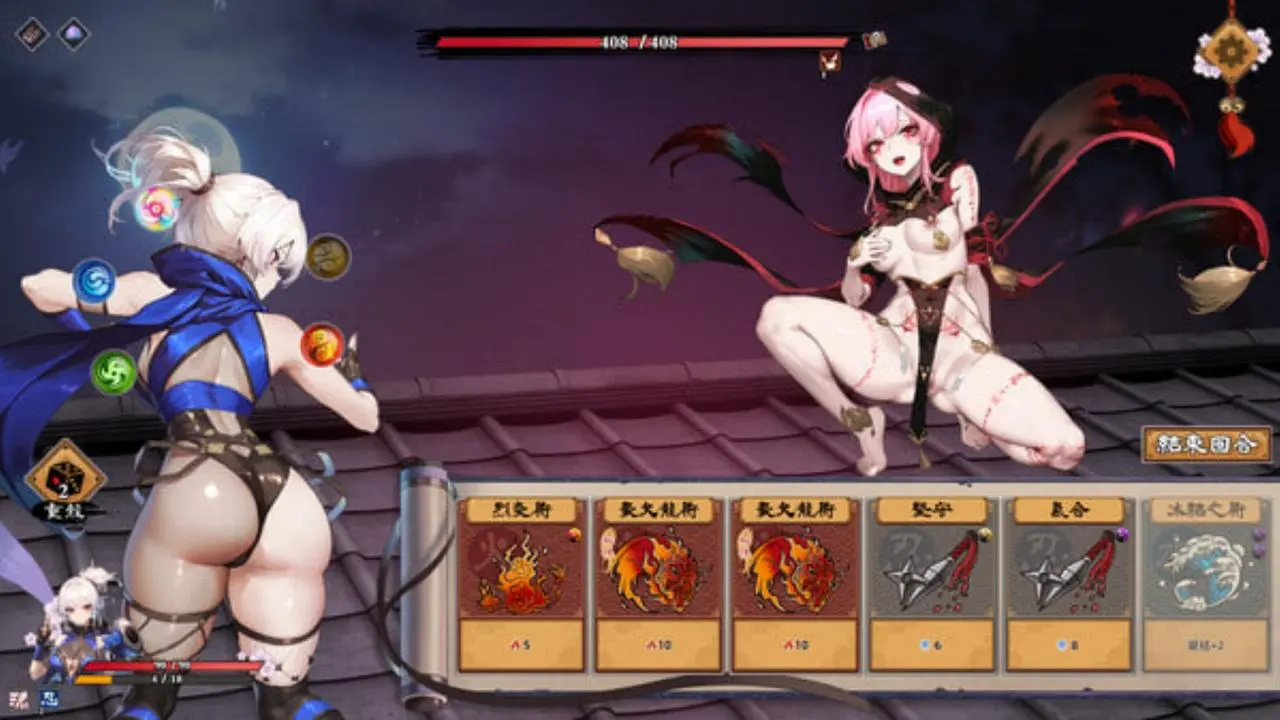Play the 堅牢 shuriken card costing 6
This screenshot has height=720, width=1280.
tap(932, 584)
